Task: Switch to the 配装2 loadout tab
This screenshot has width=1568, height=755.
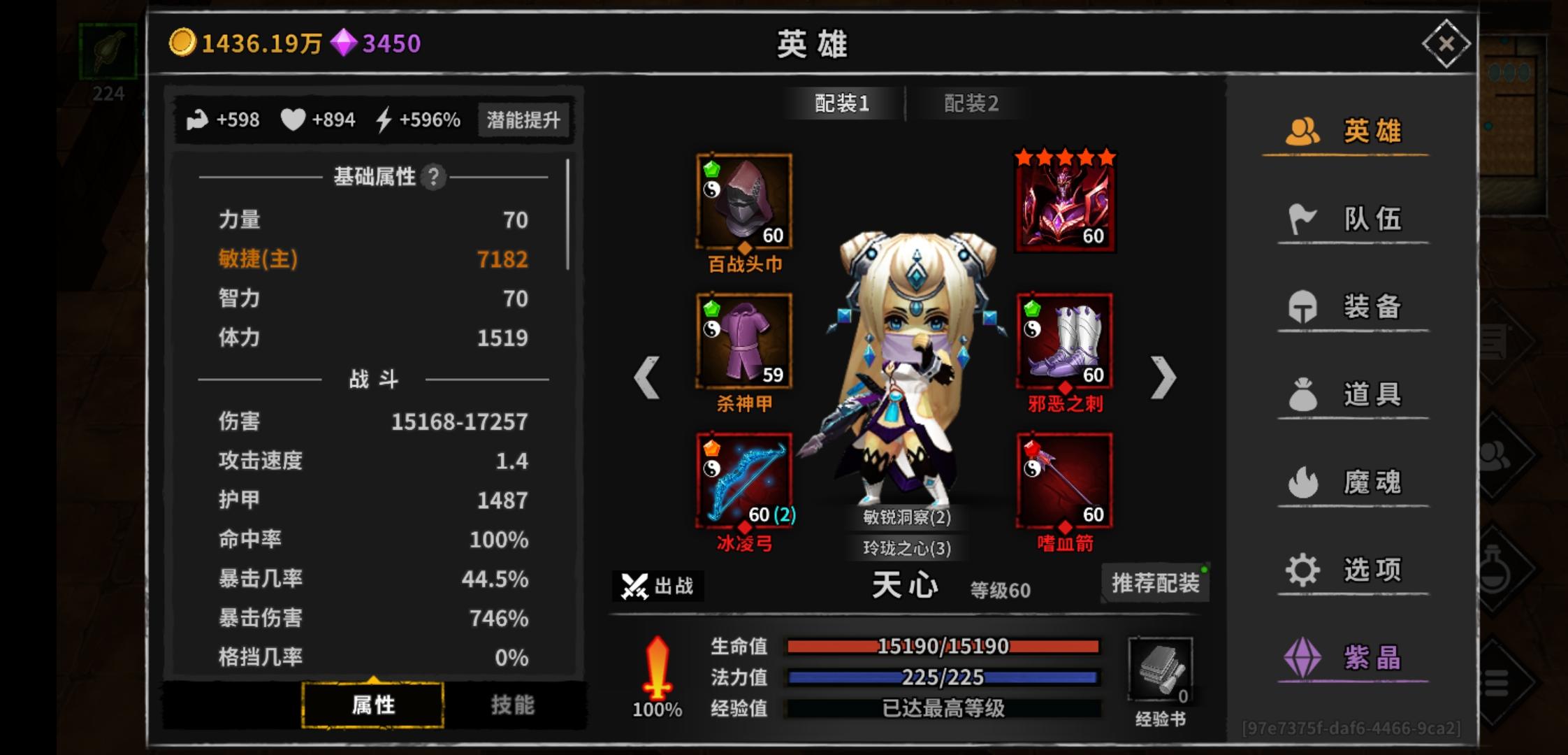Action: [971, 103]
